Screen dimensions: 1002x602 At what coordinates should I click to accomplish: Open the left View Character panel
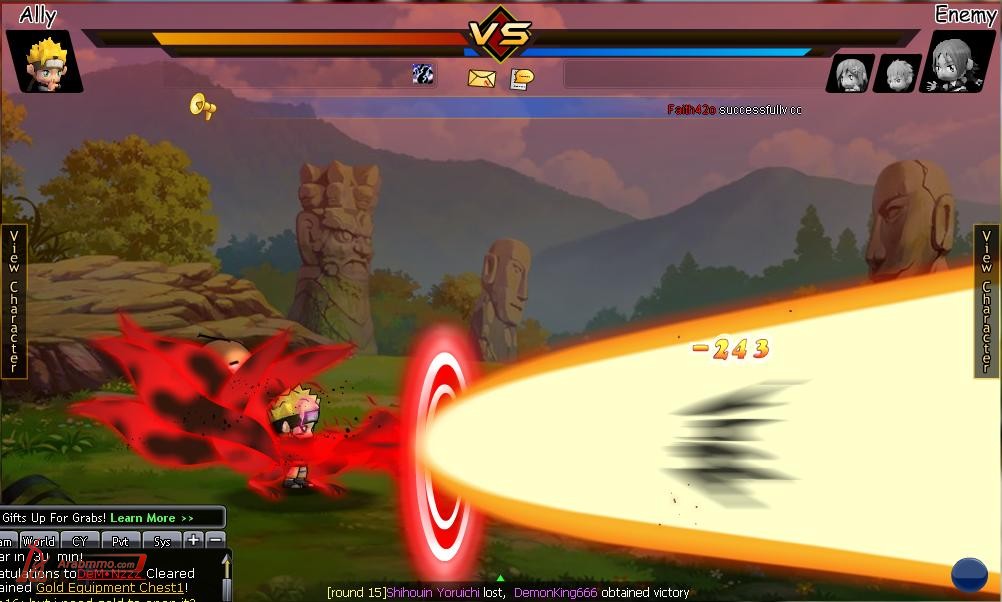coord(14,301)
